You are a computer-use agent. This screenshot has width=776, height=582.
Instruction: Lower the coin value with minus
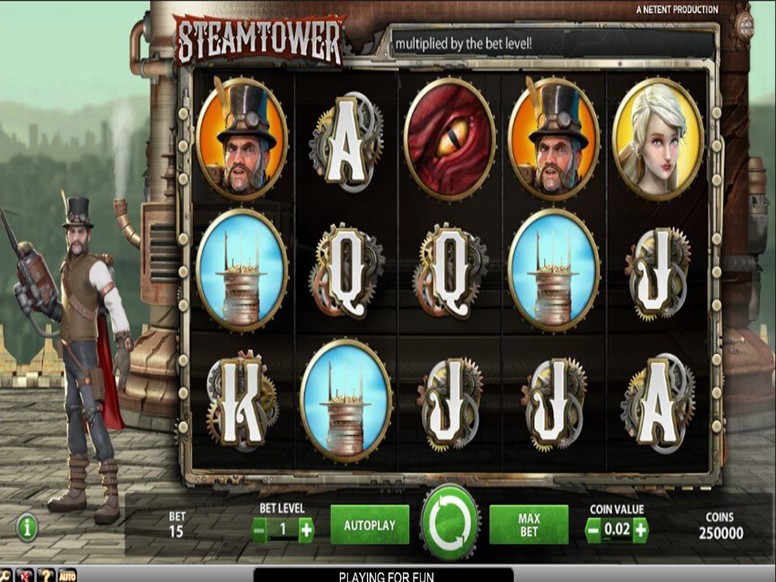[593, 529]
